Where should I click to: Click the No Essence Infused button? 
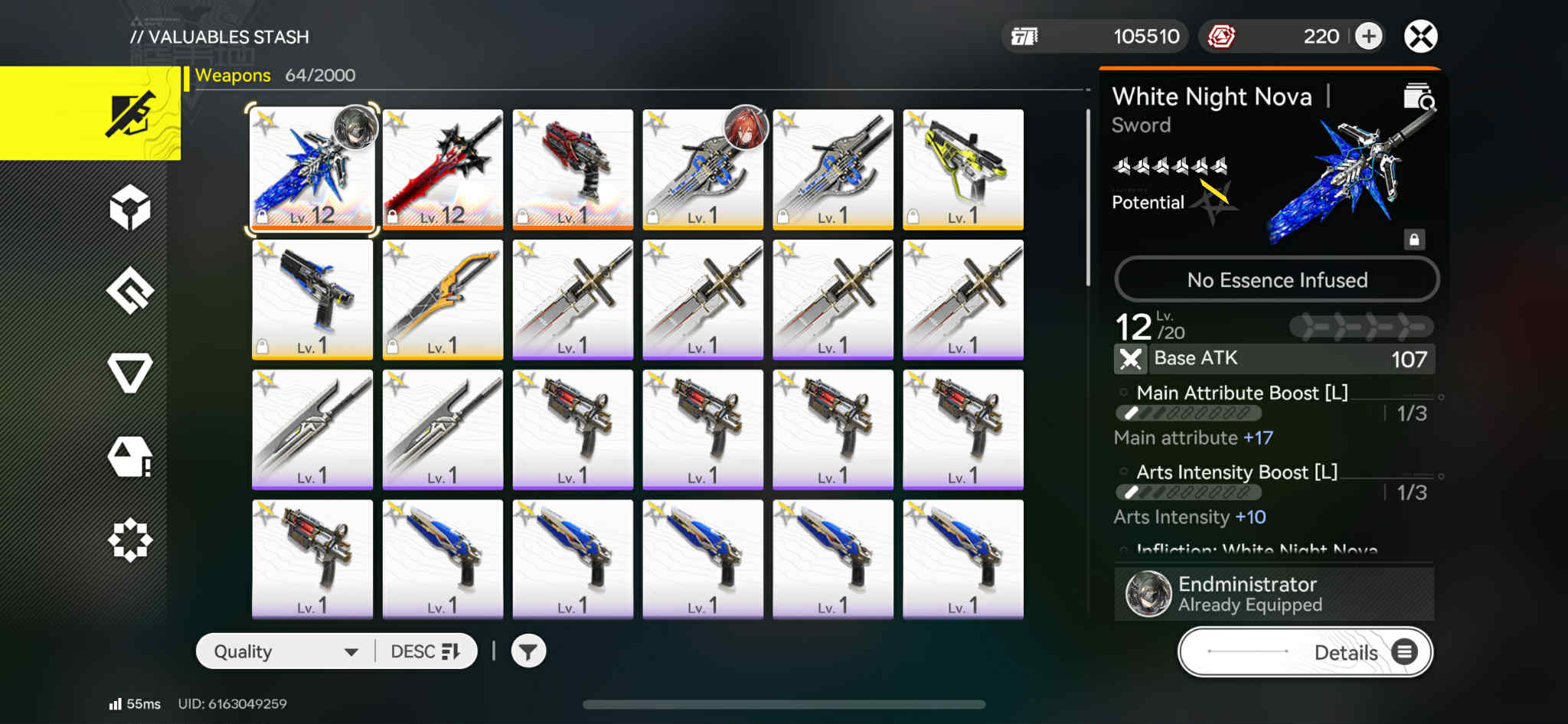(1276, 279)
